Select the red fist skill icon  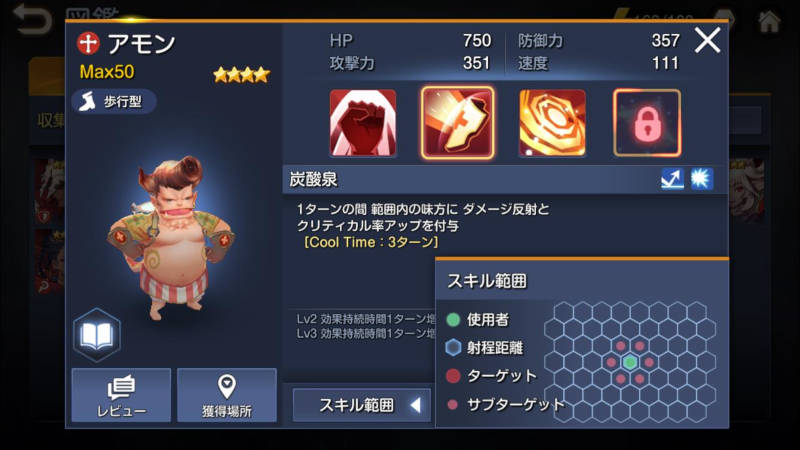point(363,123)
